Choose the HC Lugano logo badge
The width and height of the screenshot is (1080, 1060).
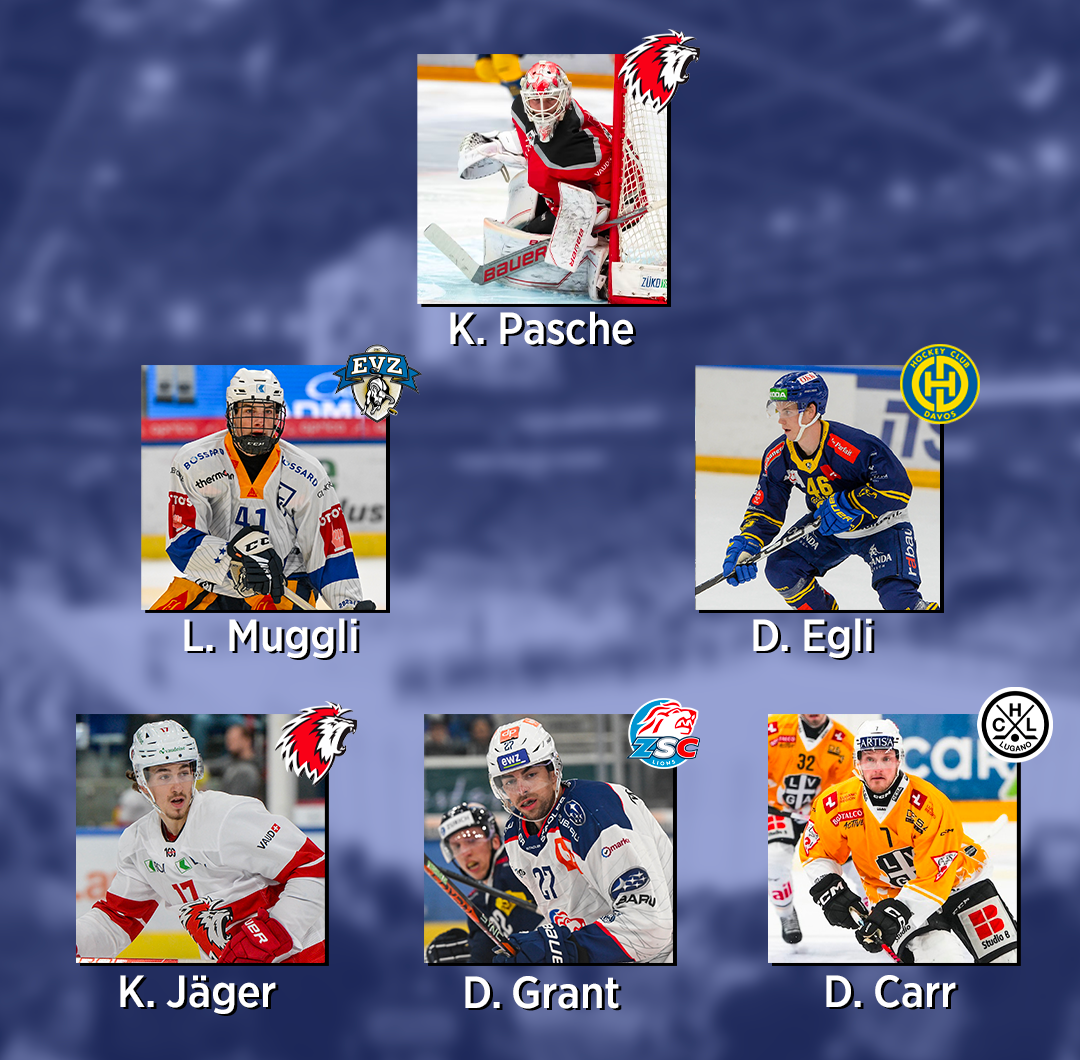point(1014,725)
